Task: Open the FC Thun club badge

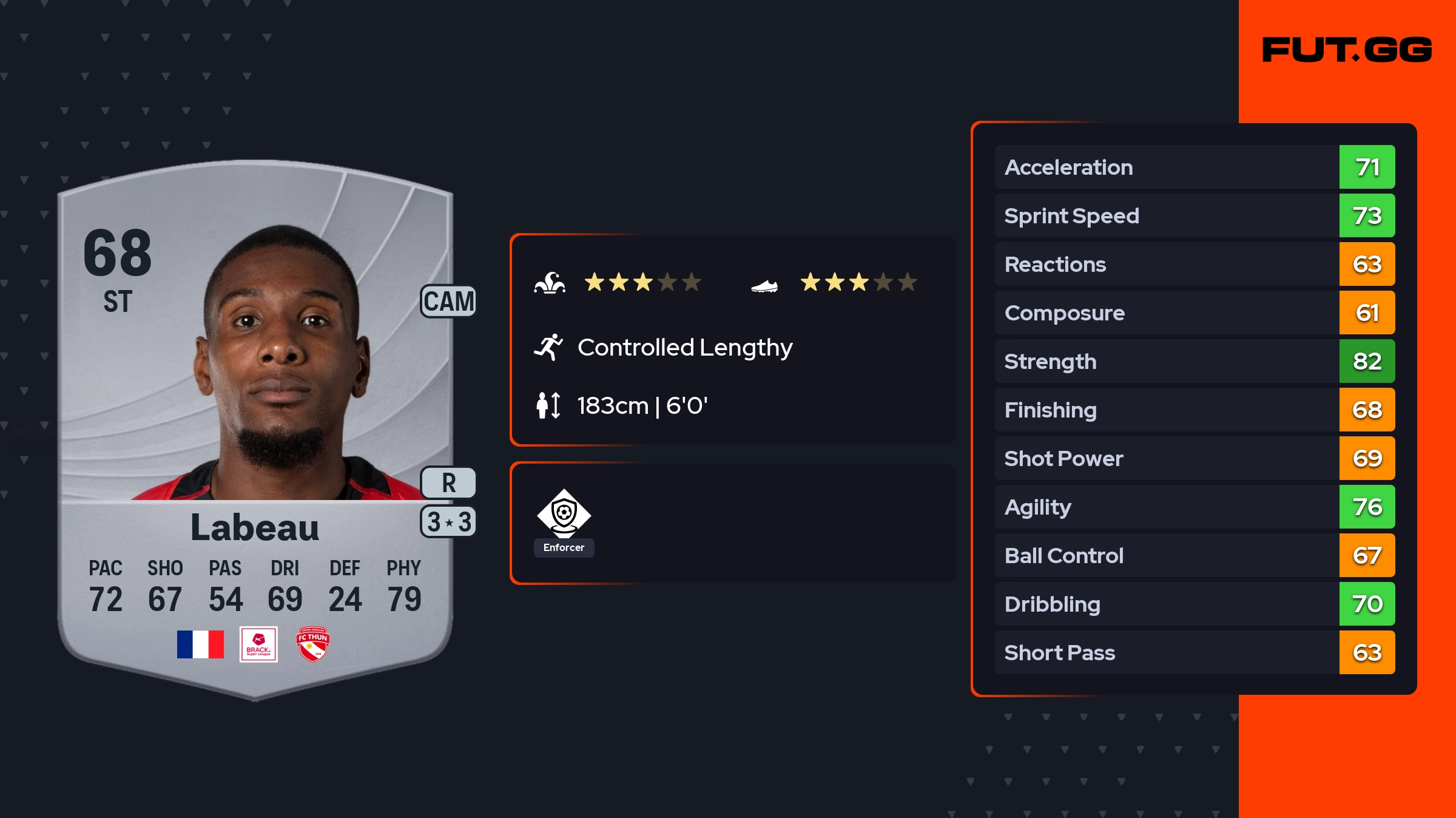Action: pyautogui.click(x=312, y=644)
